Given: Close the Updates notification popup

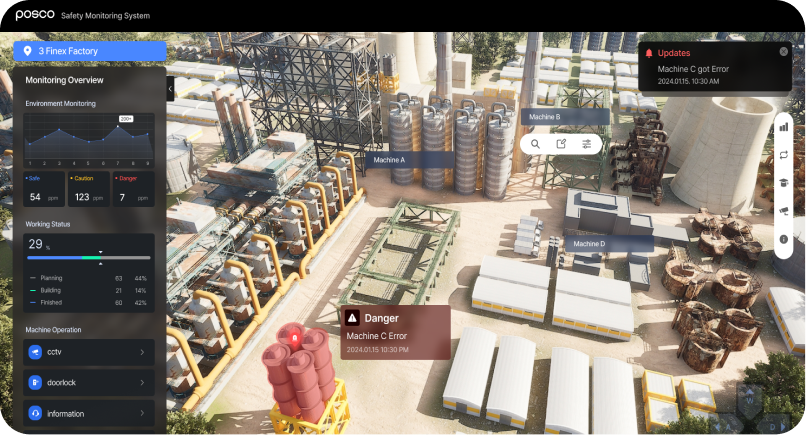Looking at the screenshot, I should pyautogui.click(x=783, y=52).
